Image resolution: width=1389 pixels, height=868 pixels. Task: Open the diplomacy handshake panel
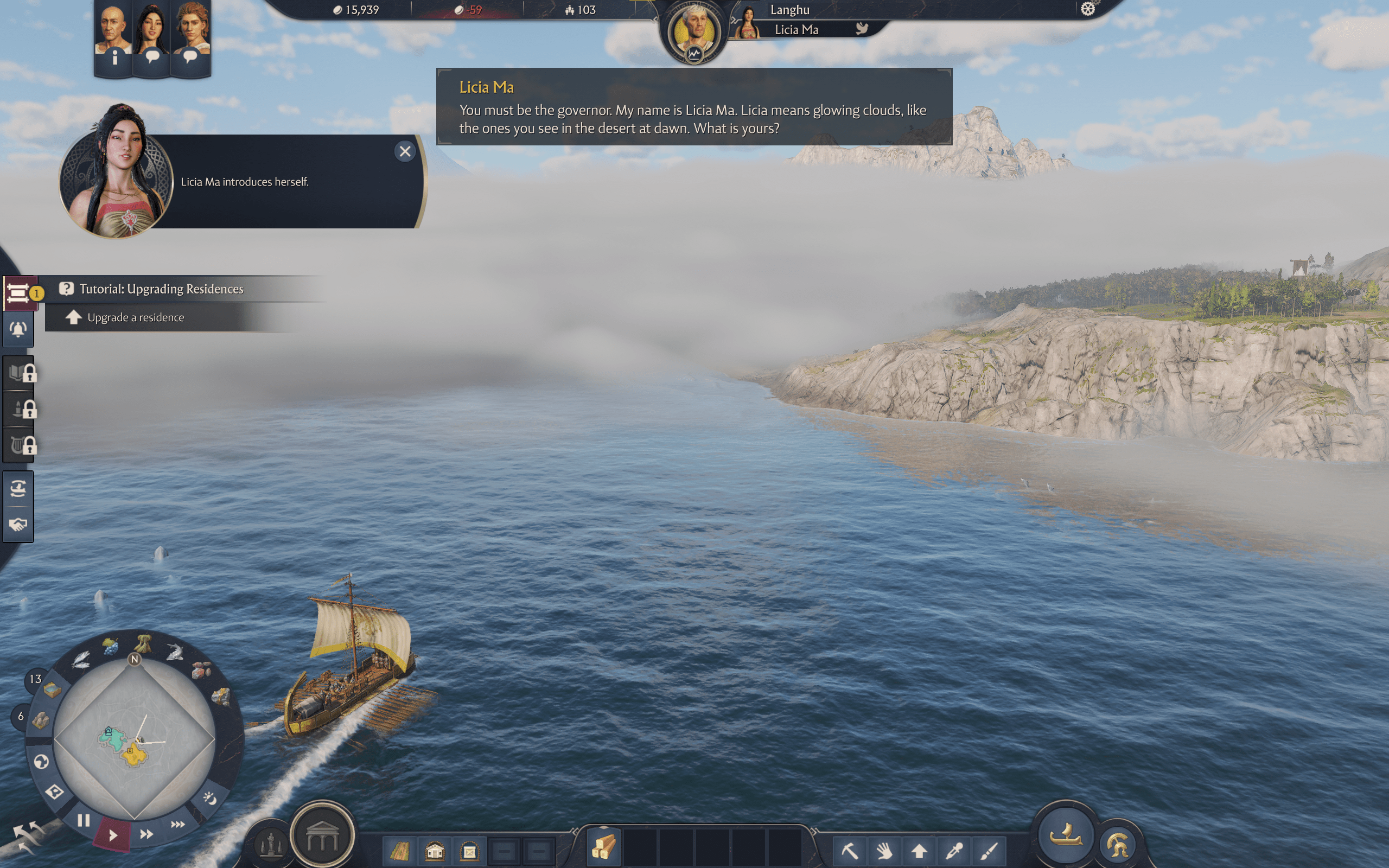[x=18, y=523]
